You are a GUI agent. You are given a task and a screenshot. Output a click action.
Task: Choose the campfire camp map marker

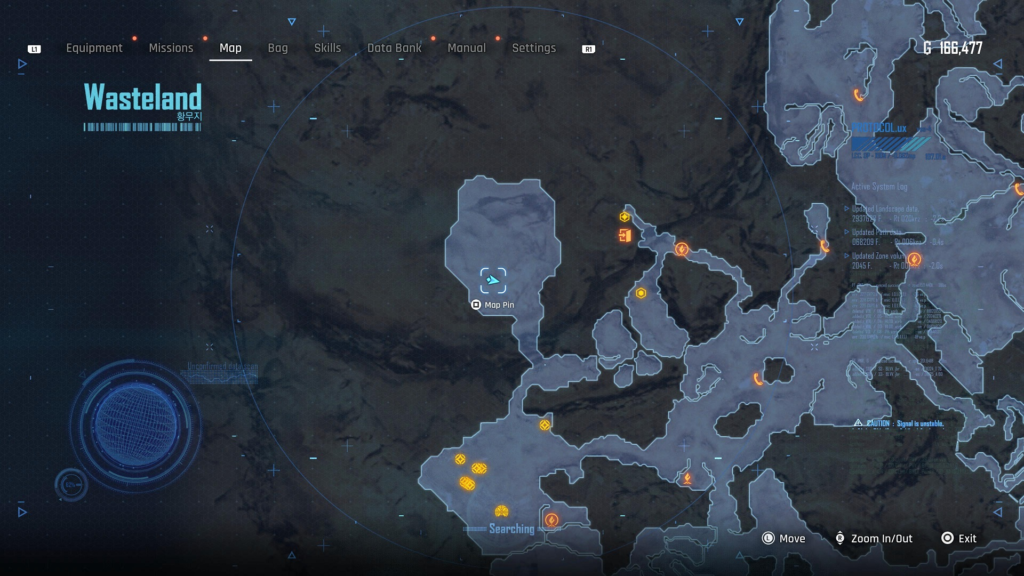pyautogui.click(x=687, y=479)
